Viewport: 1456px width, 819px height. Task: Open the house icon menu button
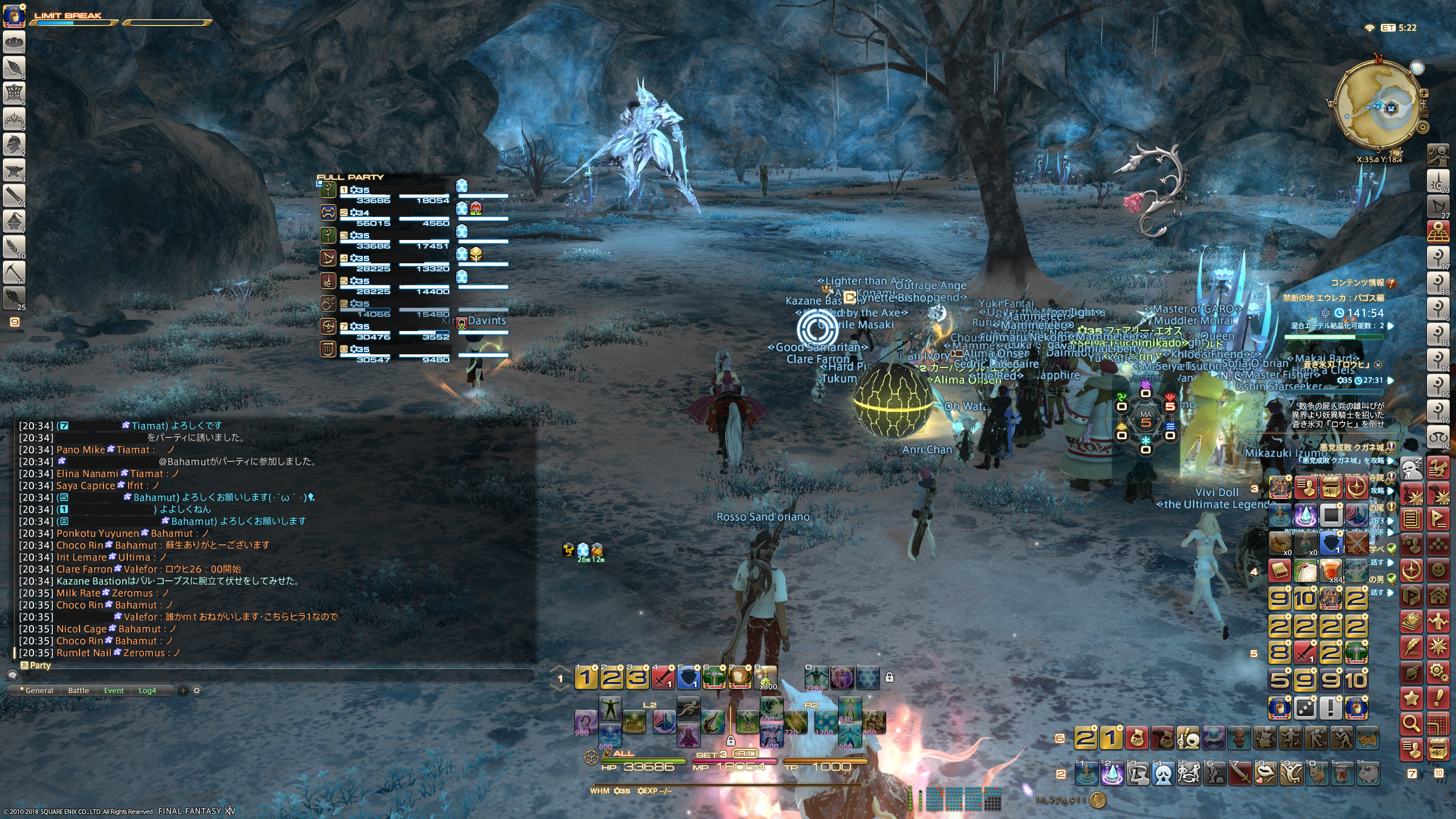1438,596
